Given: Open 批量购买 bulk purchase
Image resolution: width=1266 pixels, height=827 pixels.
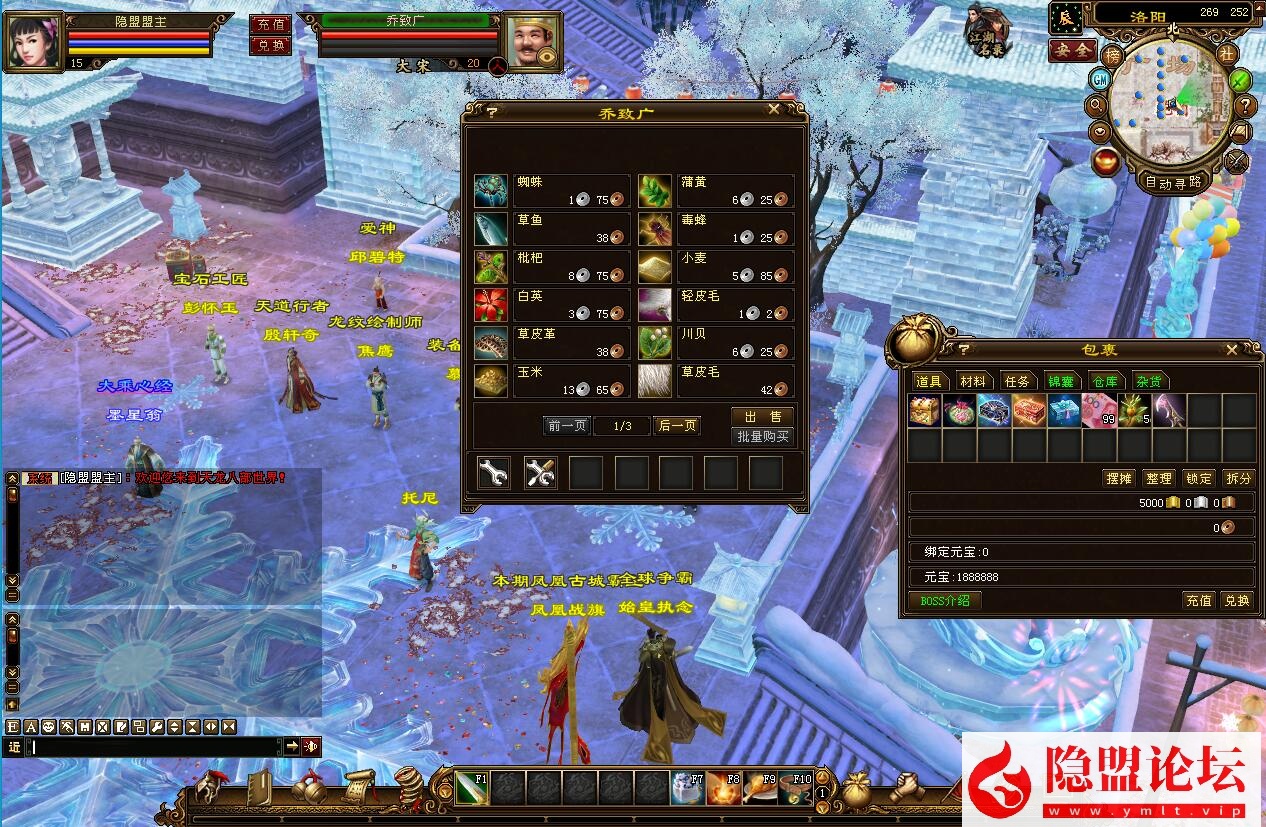Looking at the screenshot, I should click(x=762, y=436).
